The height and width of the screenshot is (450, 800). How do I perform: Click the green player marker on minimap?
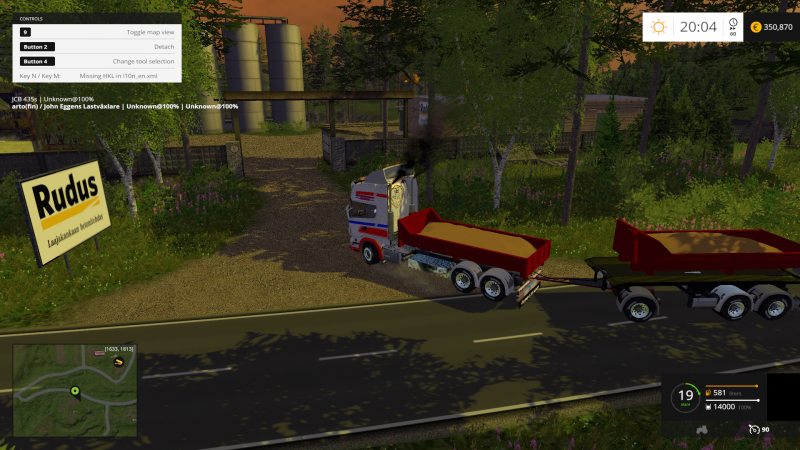75,390
